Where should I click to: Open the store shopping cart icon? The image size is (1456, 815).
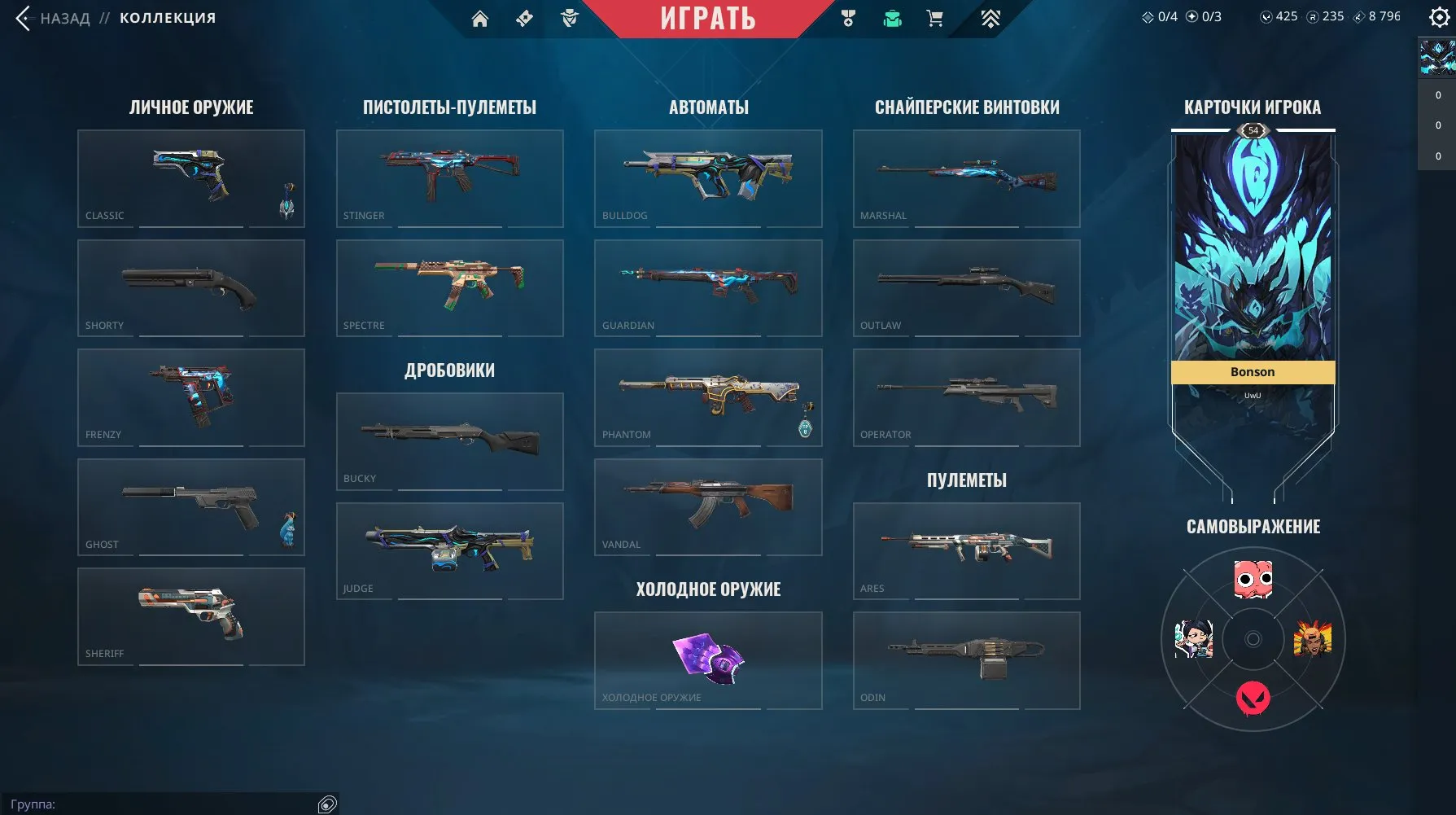coord(934,18)
